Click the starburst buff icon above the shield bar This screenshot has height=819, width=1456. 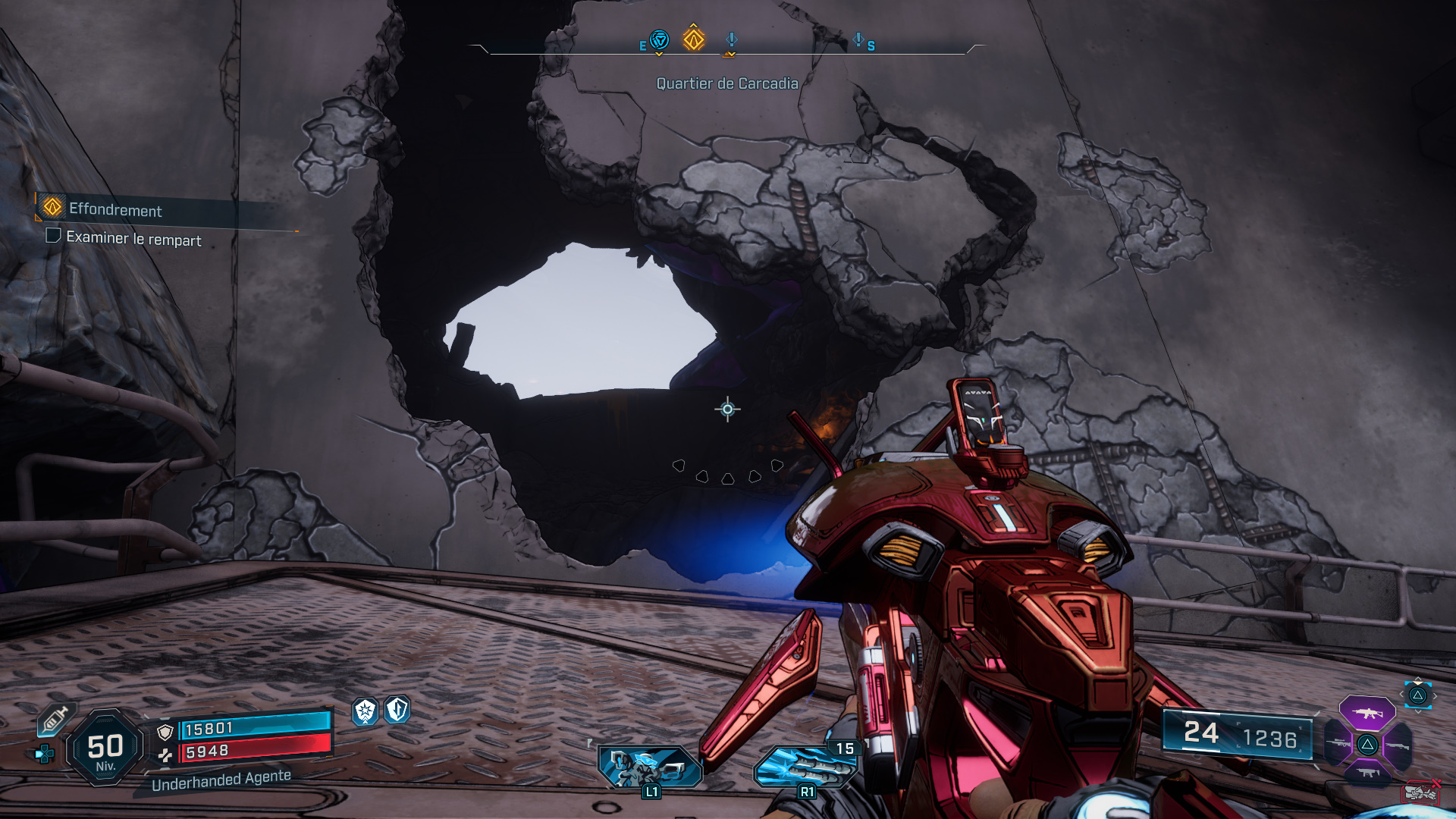click(x=365, y=711)
